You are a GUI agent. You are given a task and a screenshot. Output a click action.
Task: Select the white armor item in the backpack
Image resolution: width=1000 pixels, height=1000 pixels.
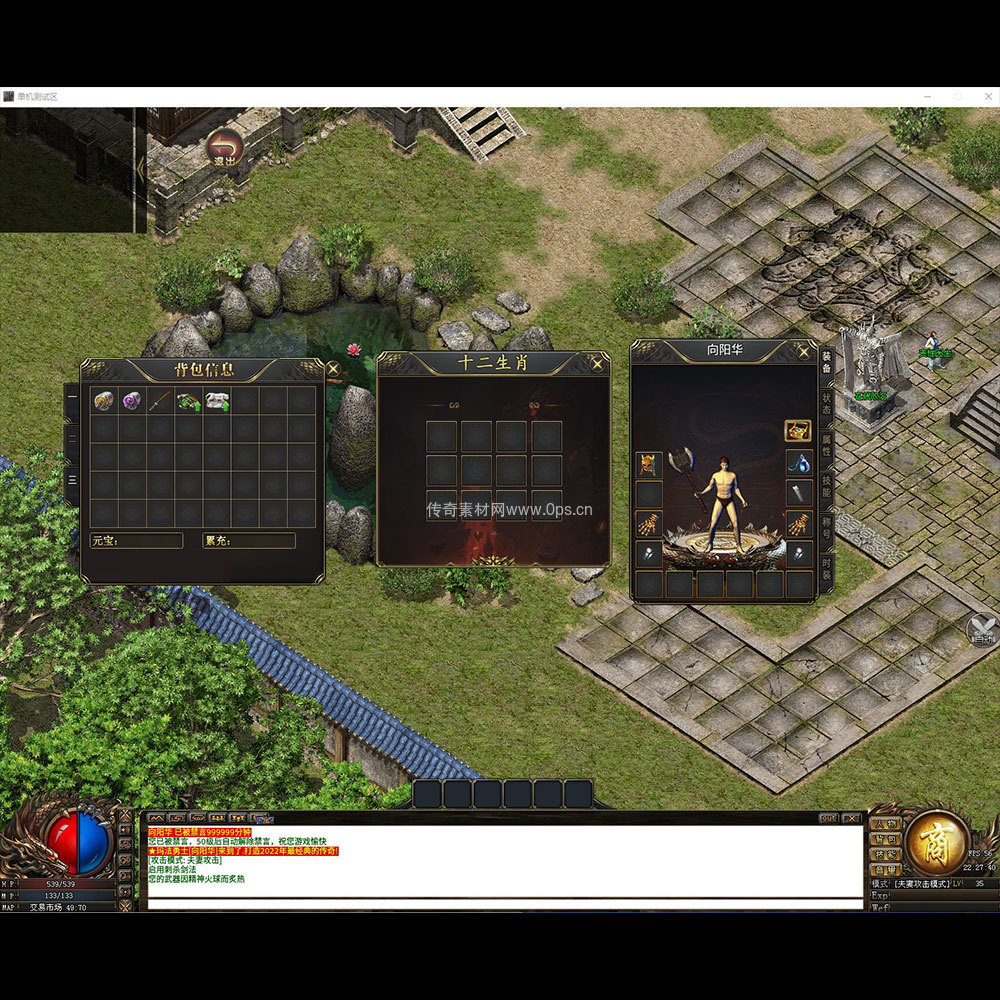pos(217,401)
